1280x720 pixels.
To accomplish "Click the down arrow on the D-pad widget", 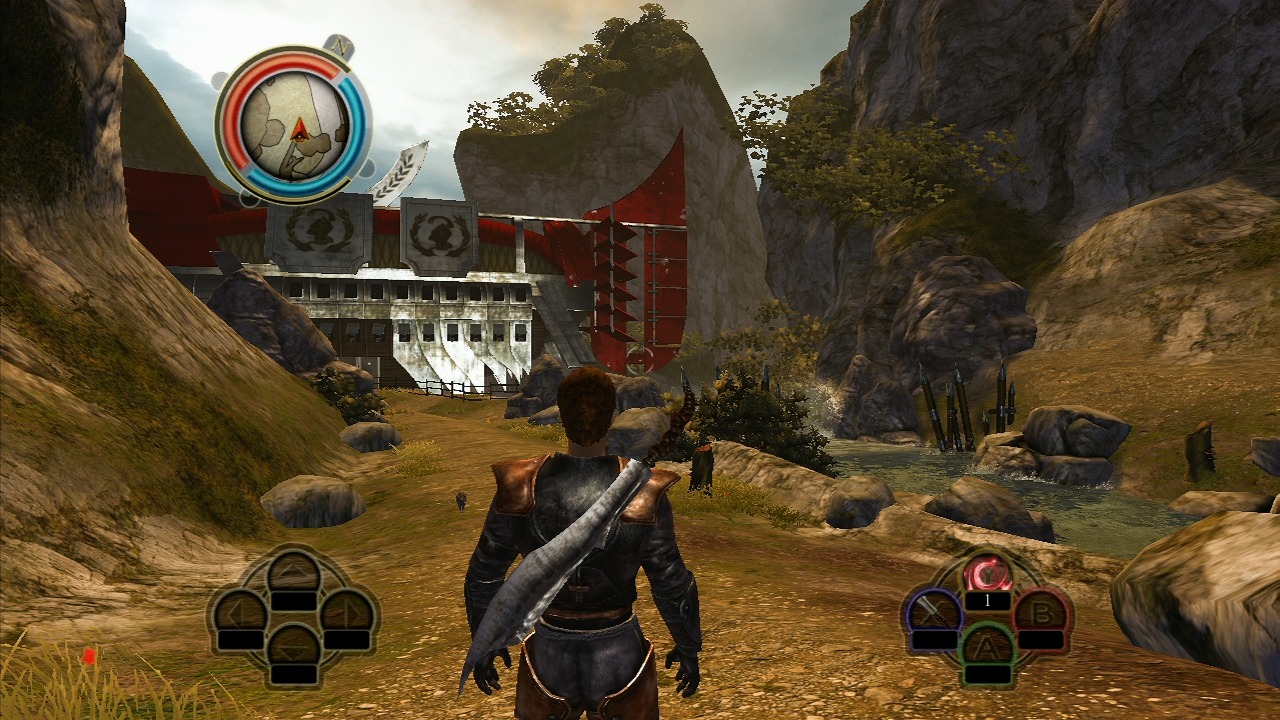I will point(294,650).
